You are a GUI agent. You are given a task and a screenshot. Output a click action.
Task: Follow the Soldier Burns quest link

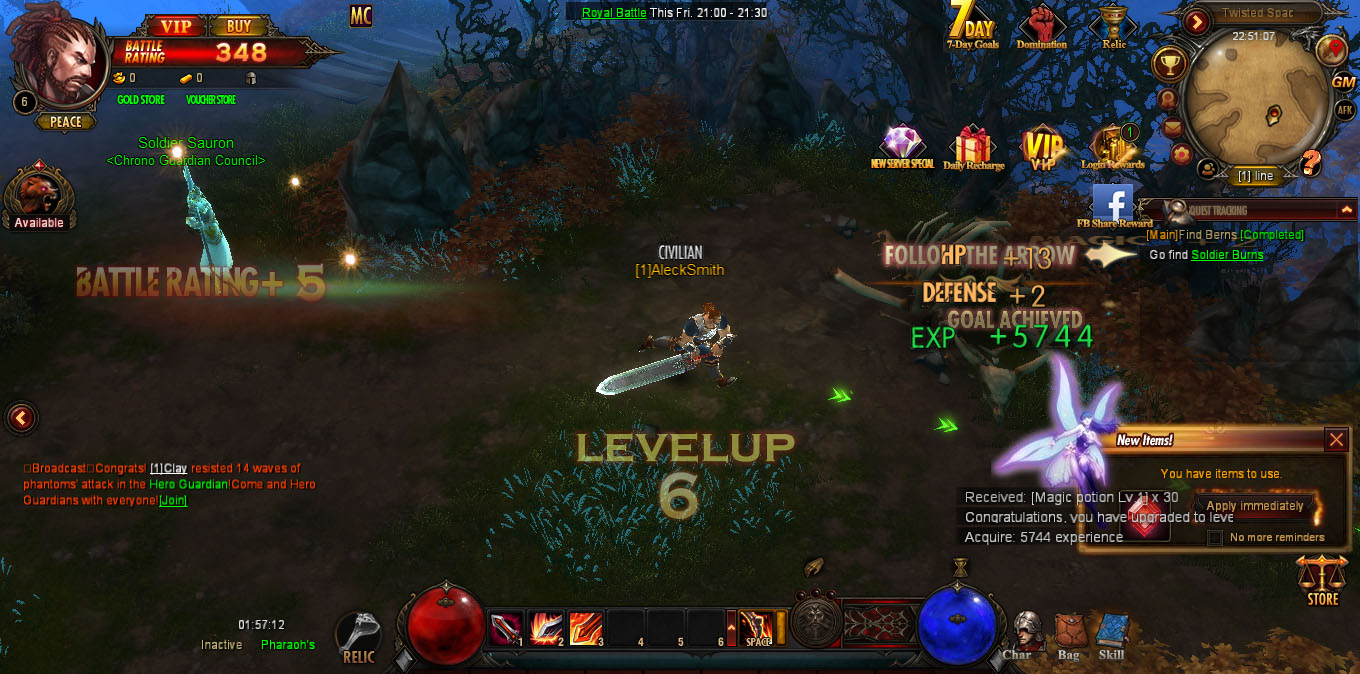(1227, 255)
